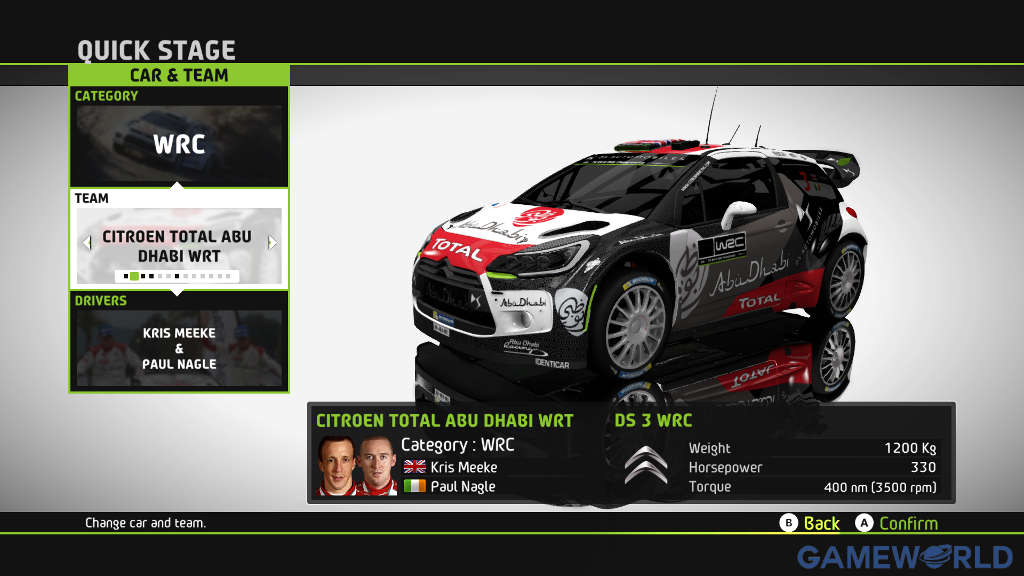This screenshot has height=576, width=1024.
Task: Click the right arrow to next team
Action: (x=272, y=242)
